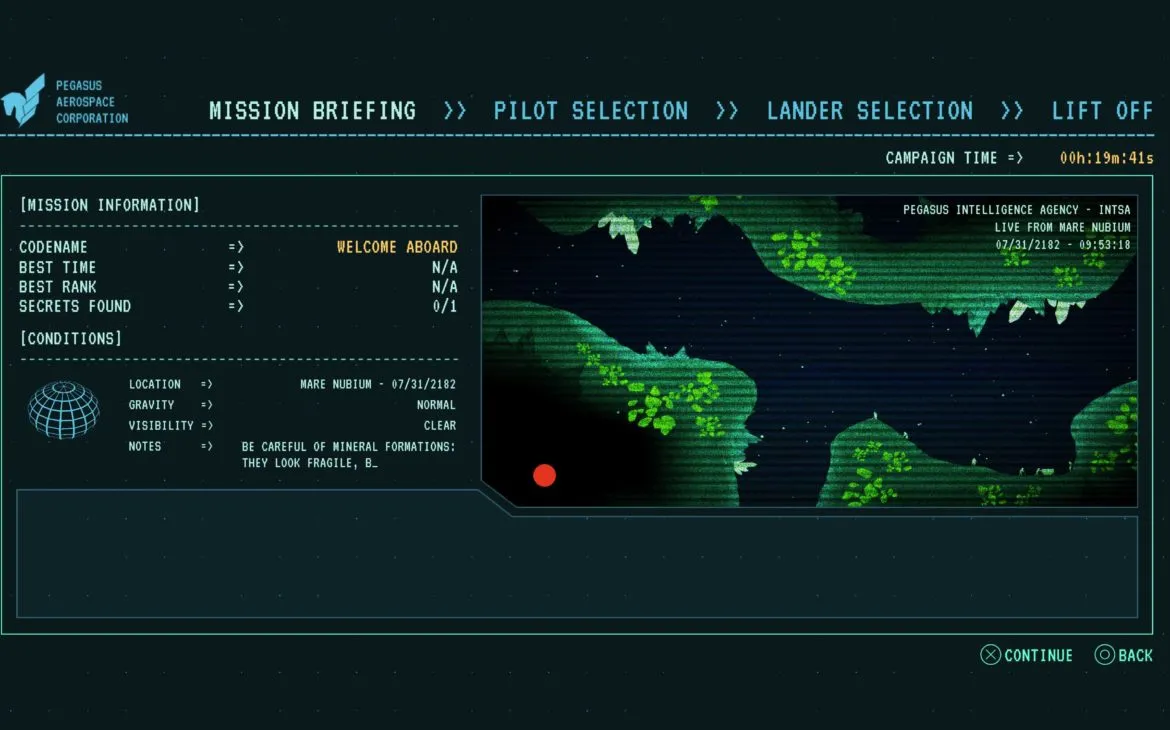Click the red marker on the map feed
This screenshot has width=1170, height=730.
click(x=544, y=475)
